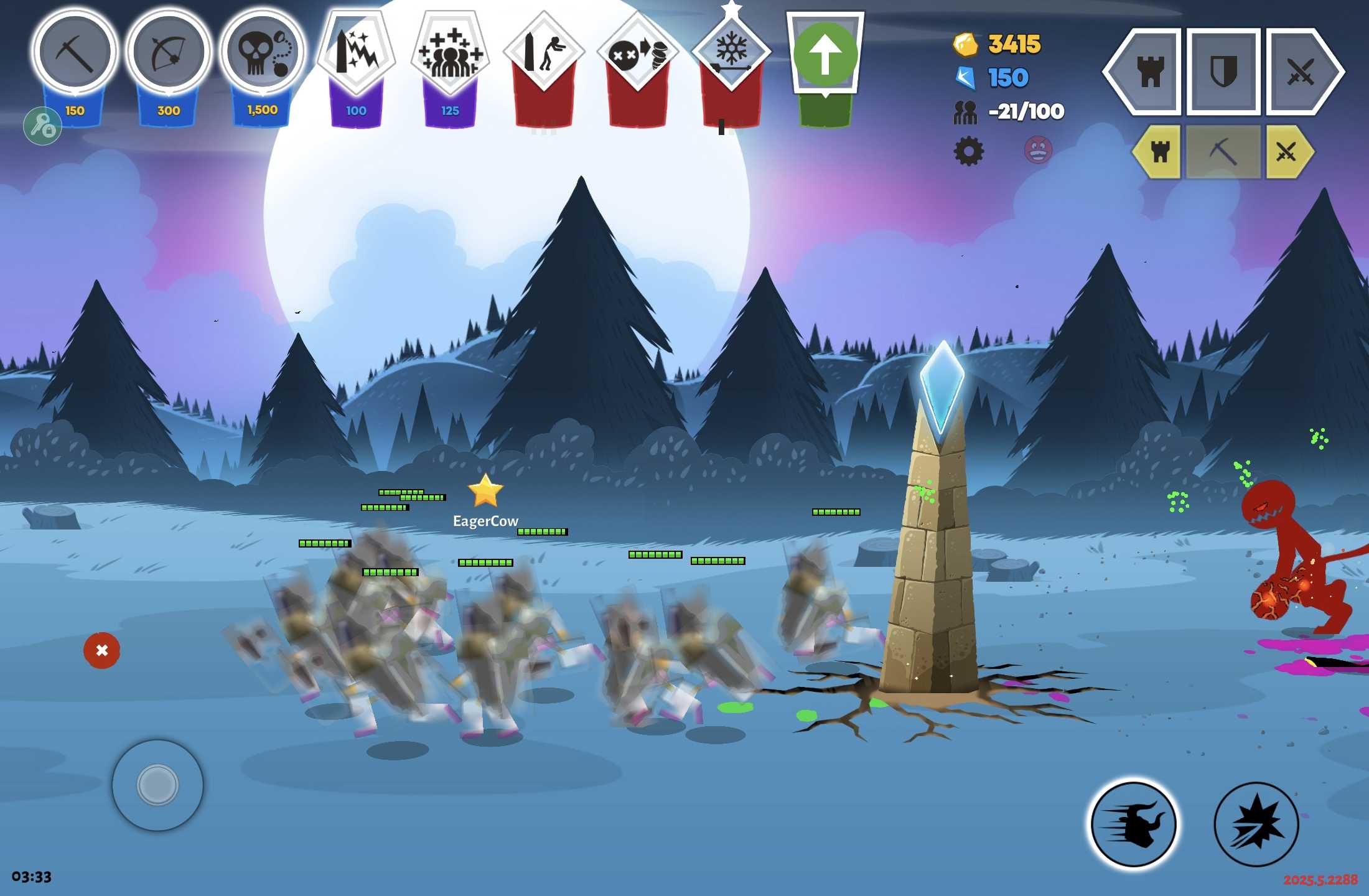Activate the charging dash ability
The height and width of the screenshot is (896, 1369).
pos(1134,824)
